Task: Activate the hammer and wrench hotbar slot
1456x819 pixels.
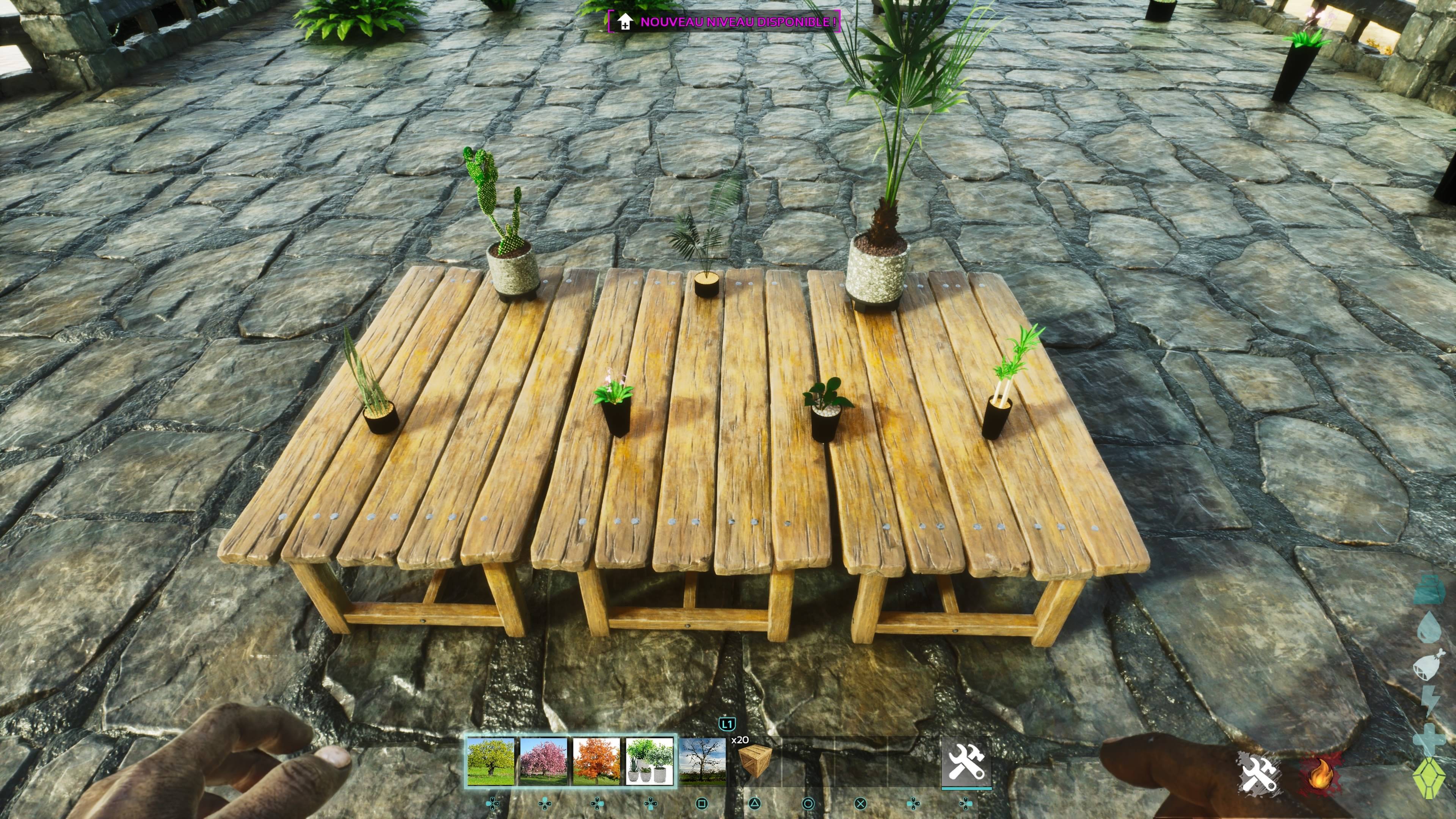Action: pyautogui.click(x=966, y=761)
